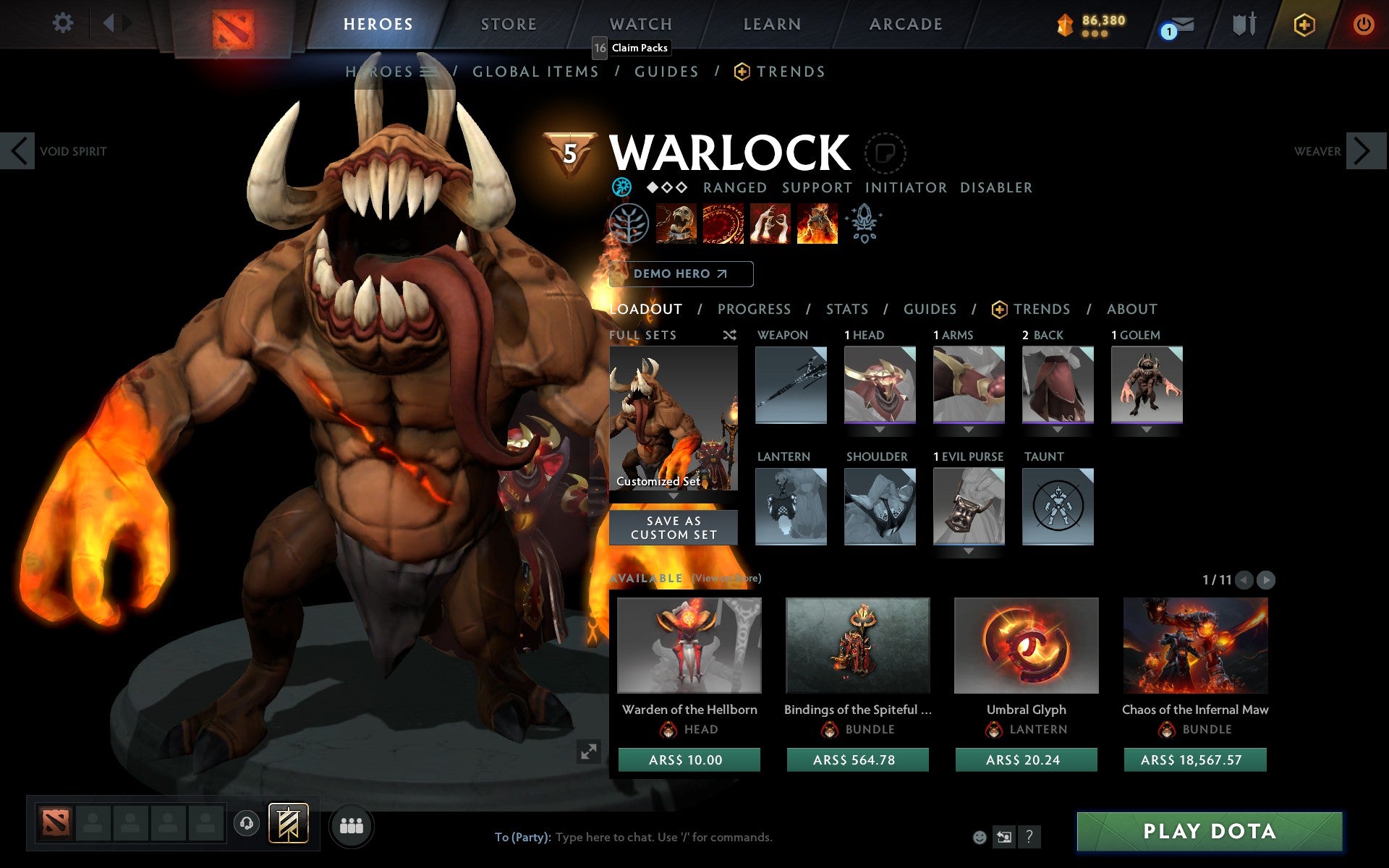Open the help question mark icon
1389x868 pixels.
1029,838
